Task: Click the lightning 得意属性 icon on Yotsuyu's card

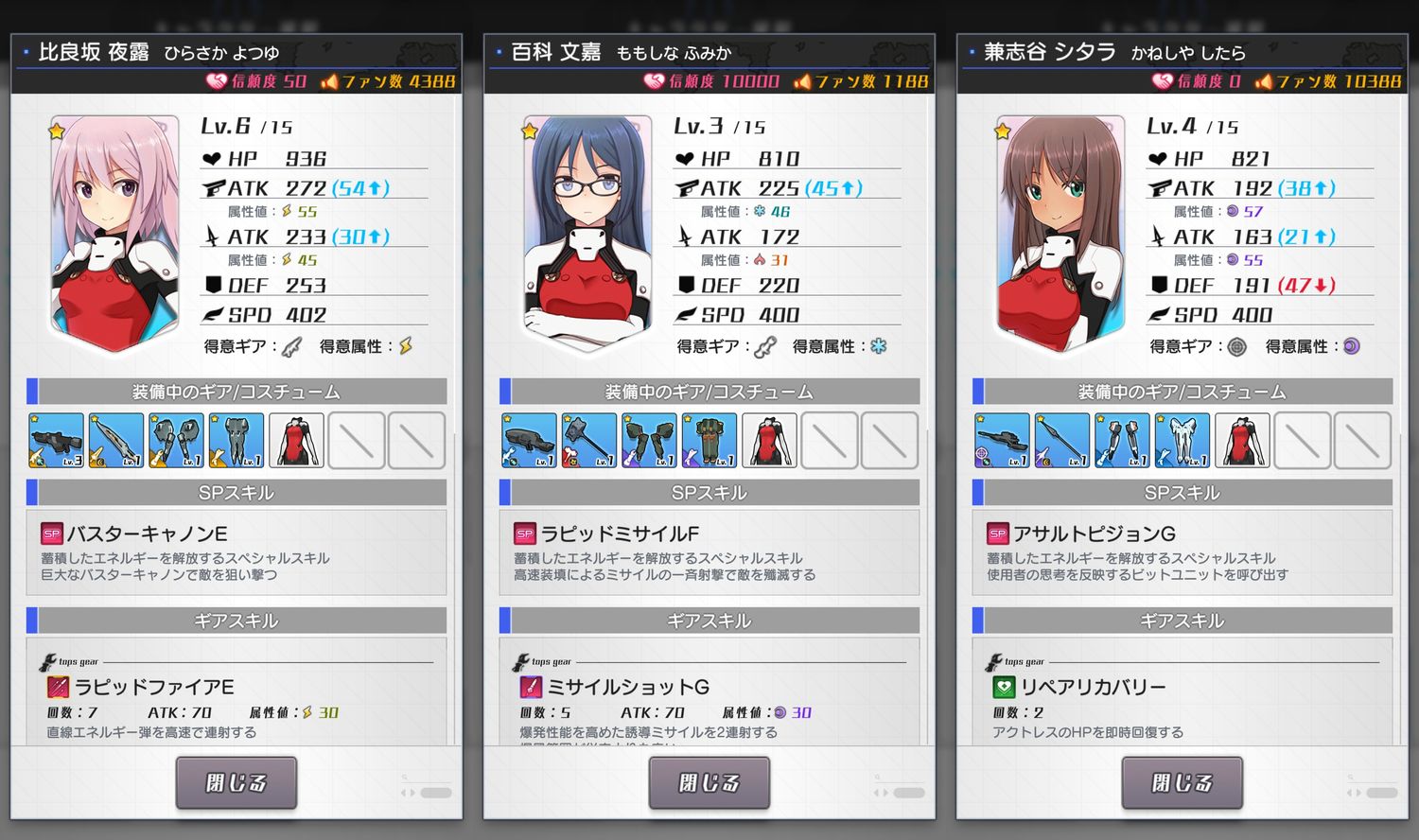Action: coord(405,346)
